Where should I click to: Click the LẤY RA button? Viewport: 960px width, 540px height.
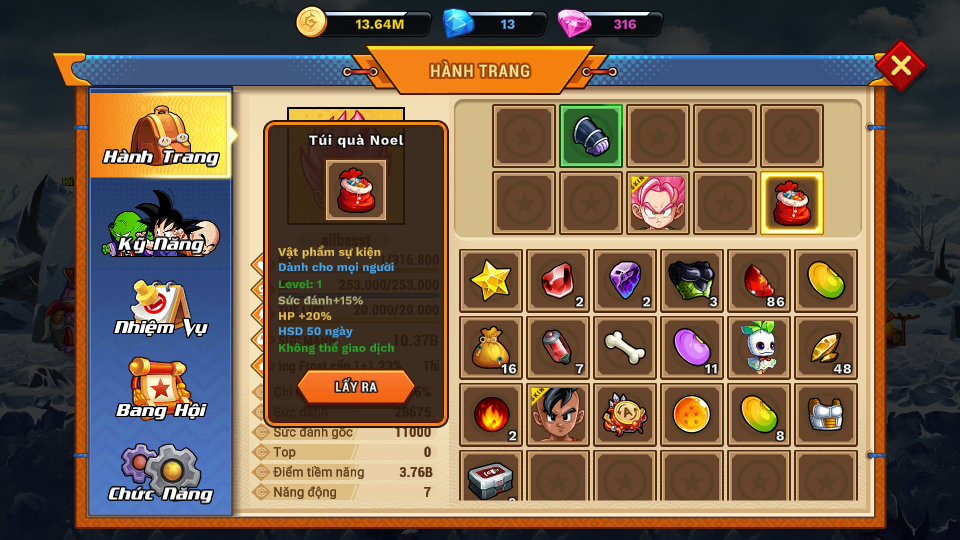coord(356,387)
